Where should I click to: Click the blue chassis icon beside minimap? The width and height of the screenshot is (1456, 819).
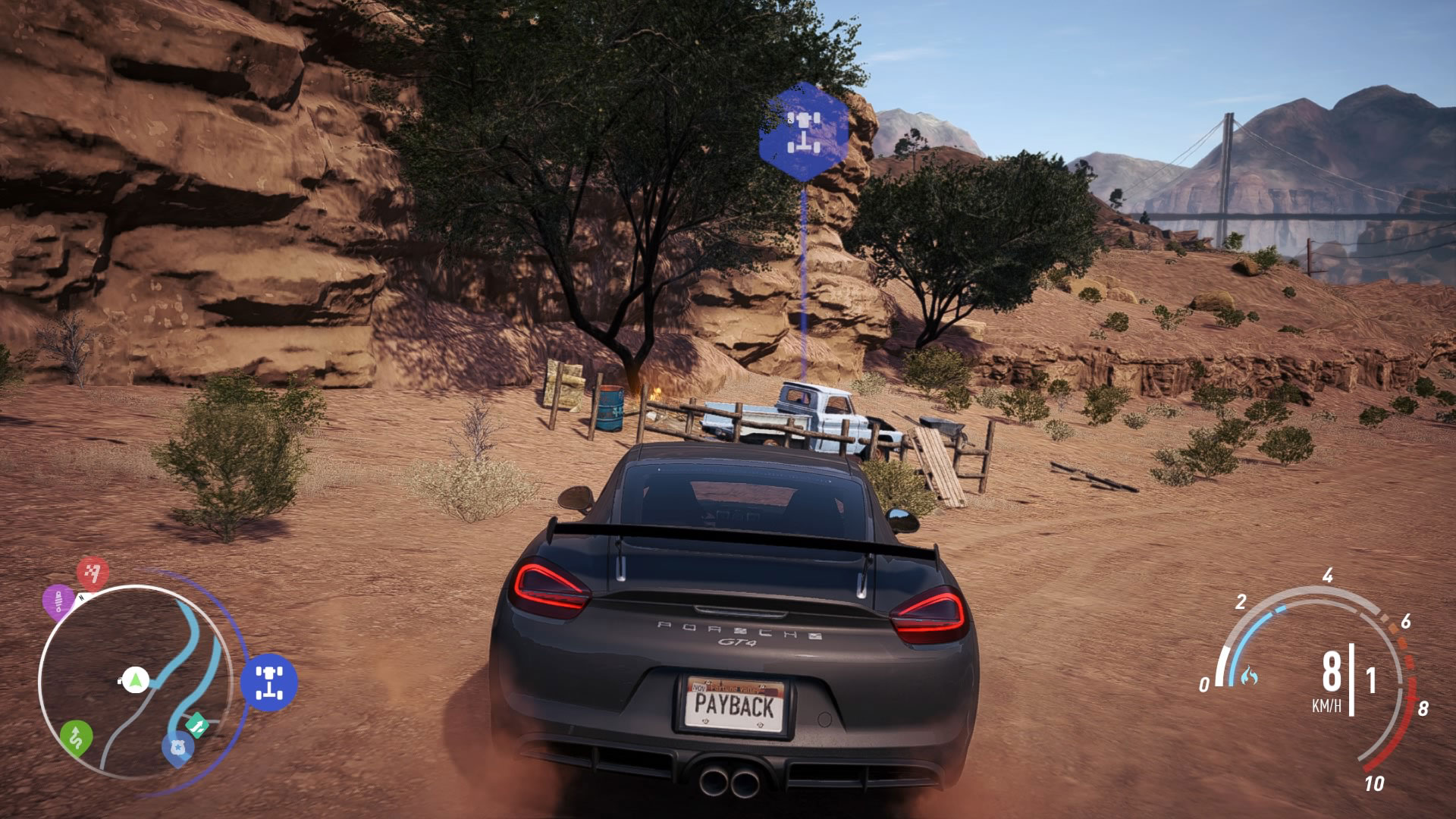pyautogui.click(x=269, y=682)
